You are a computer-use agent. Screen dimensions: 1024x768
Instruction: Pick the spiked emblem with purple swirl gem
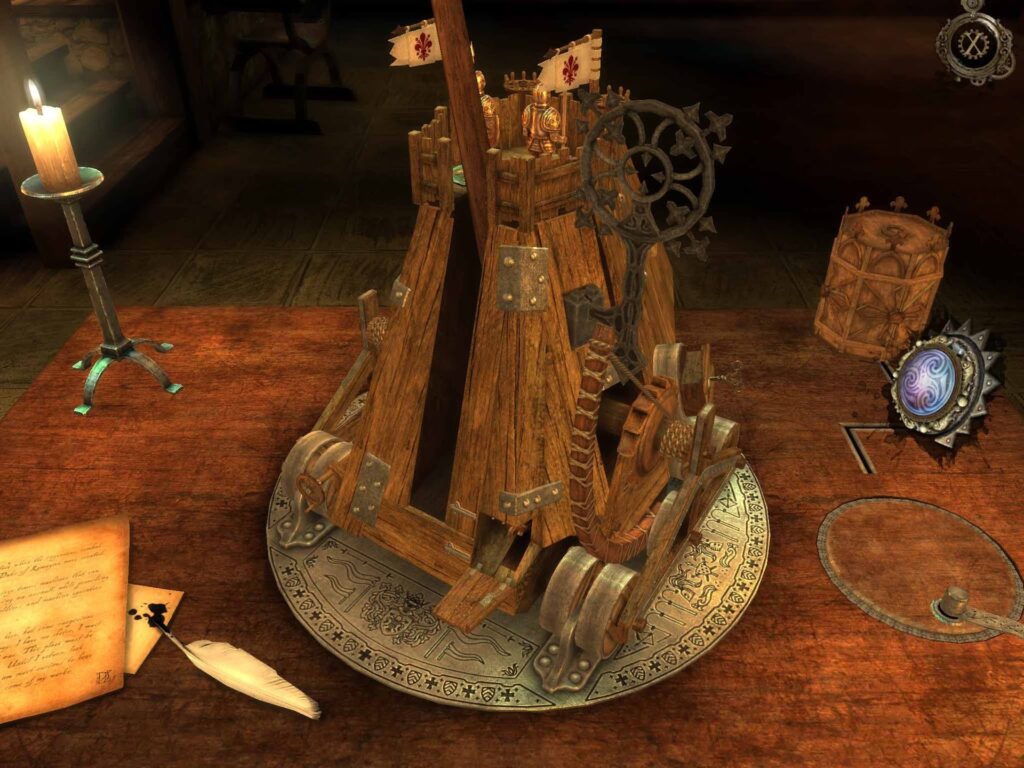click(x=933, y=385)
